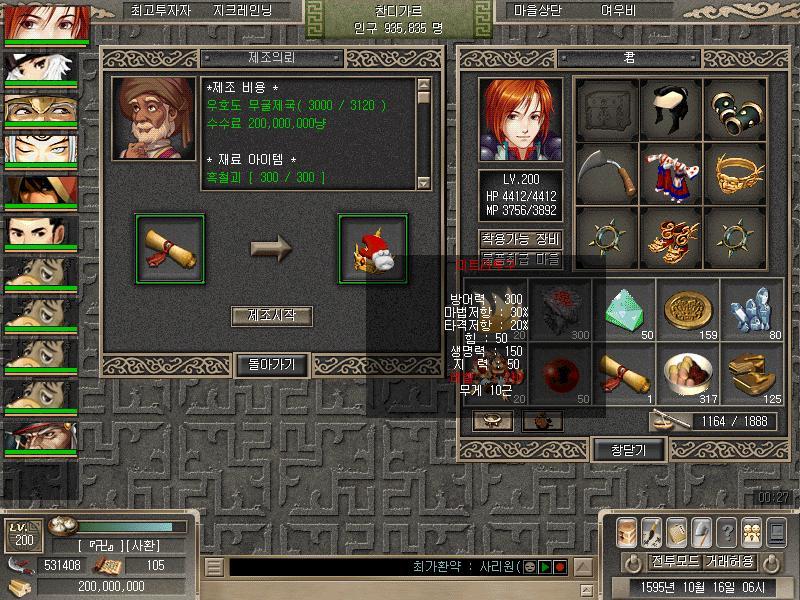Select the gold ingot stack of 125

coord(751,374)
